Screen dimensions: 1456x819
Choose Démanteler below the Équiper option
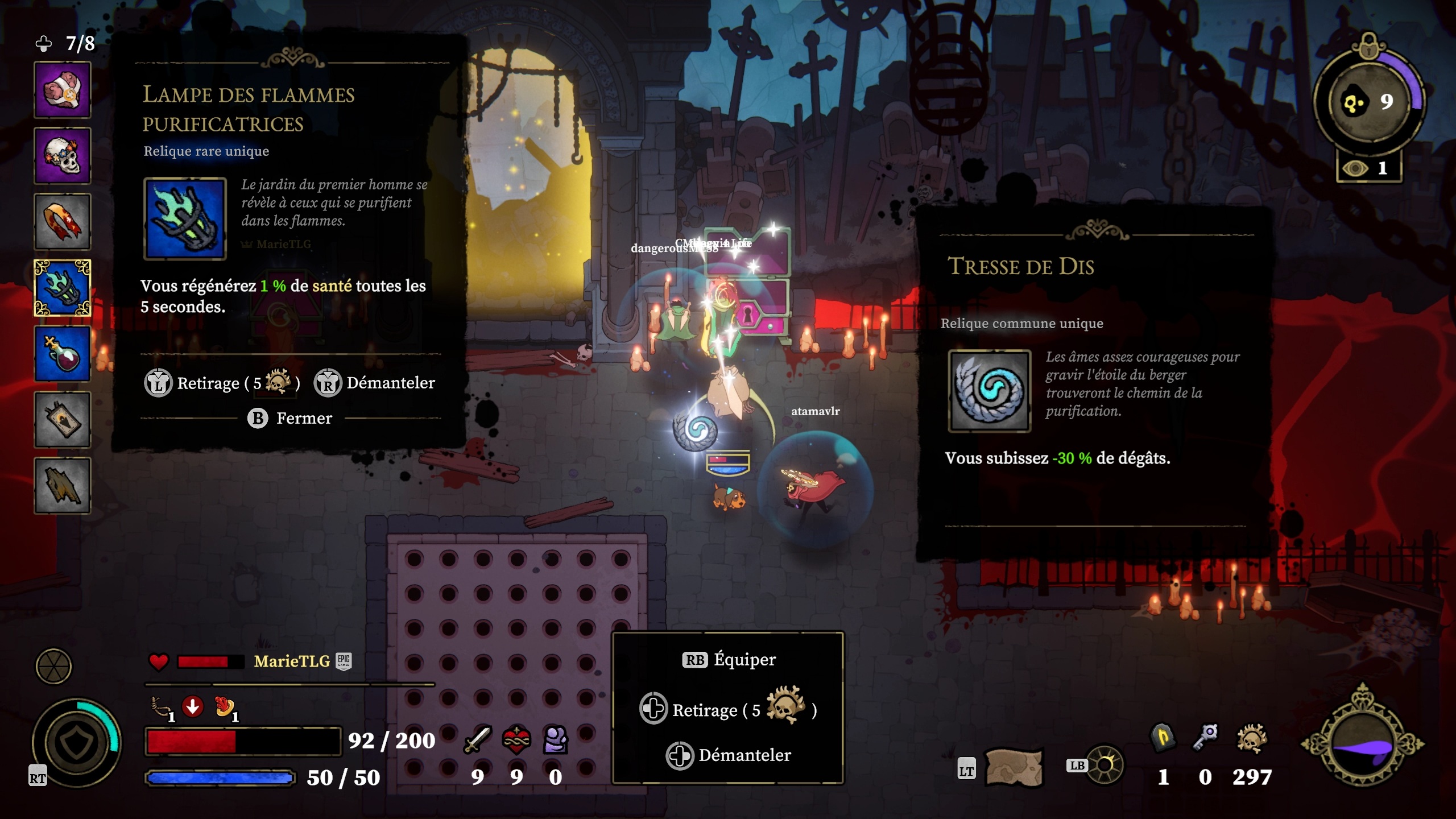click(729, 755)
